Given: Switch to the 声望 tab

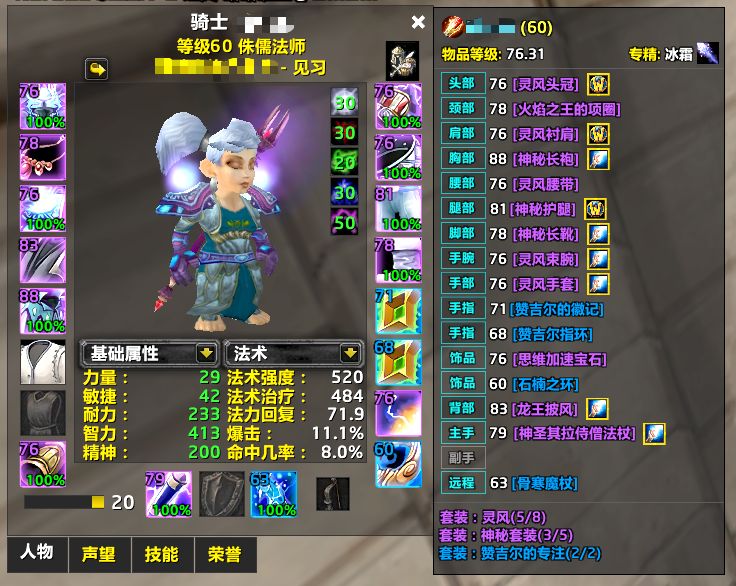Looking at the screenshot, I should [98, 554].
